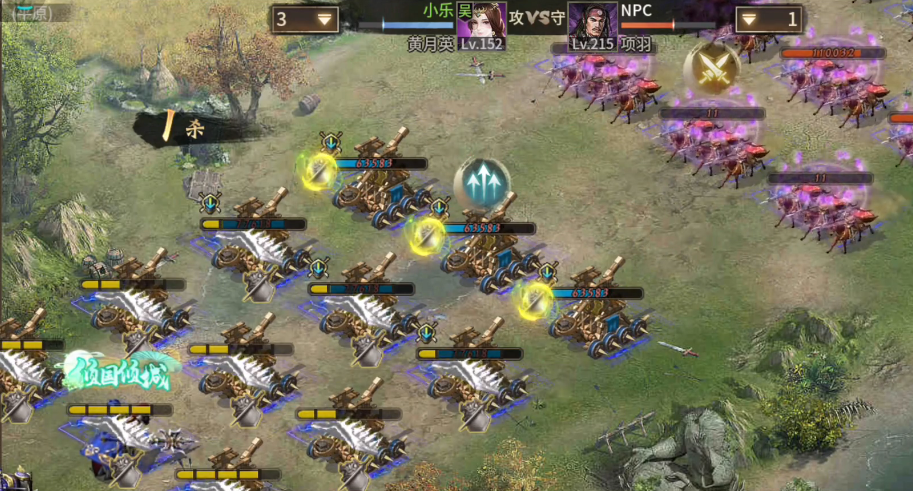This screenshot has width=913, height=491.
Task: Open the defender queue dropdown showing 1
Action: tap(768, 19)
